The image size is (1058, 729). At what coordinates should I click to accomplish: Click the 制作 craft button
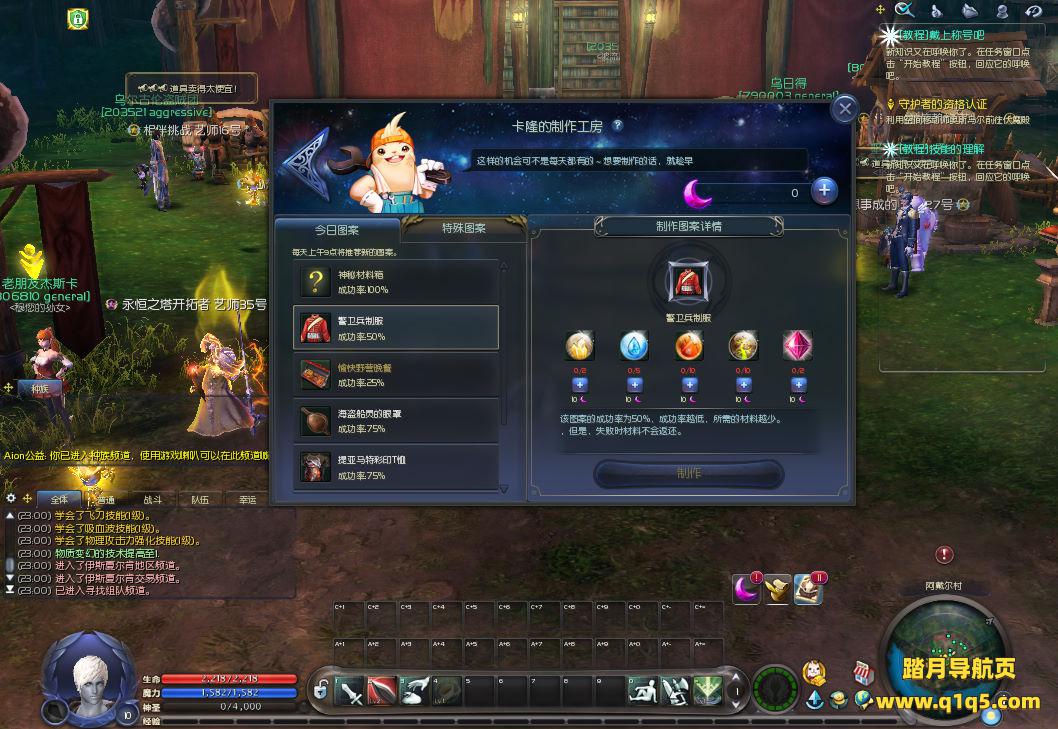tap(688, 473)
